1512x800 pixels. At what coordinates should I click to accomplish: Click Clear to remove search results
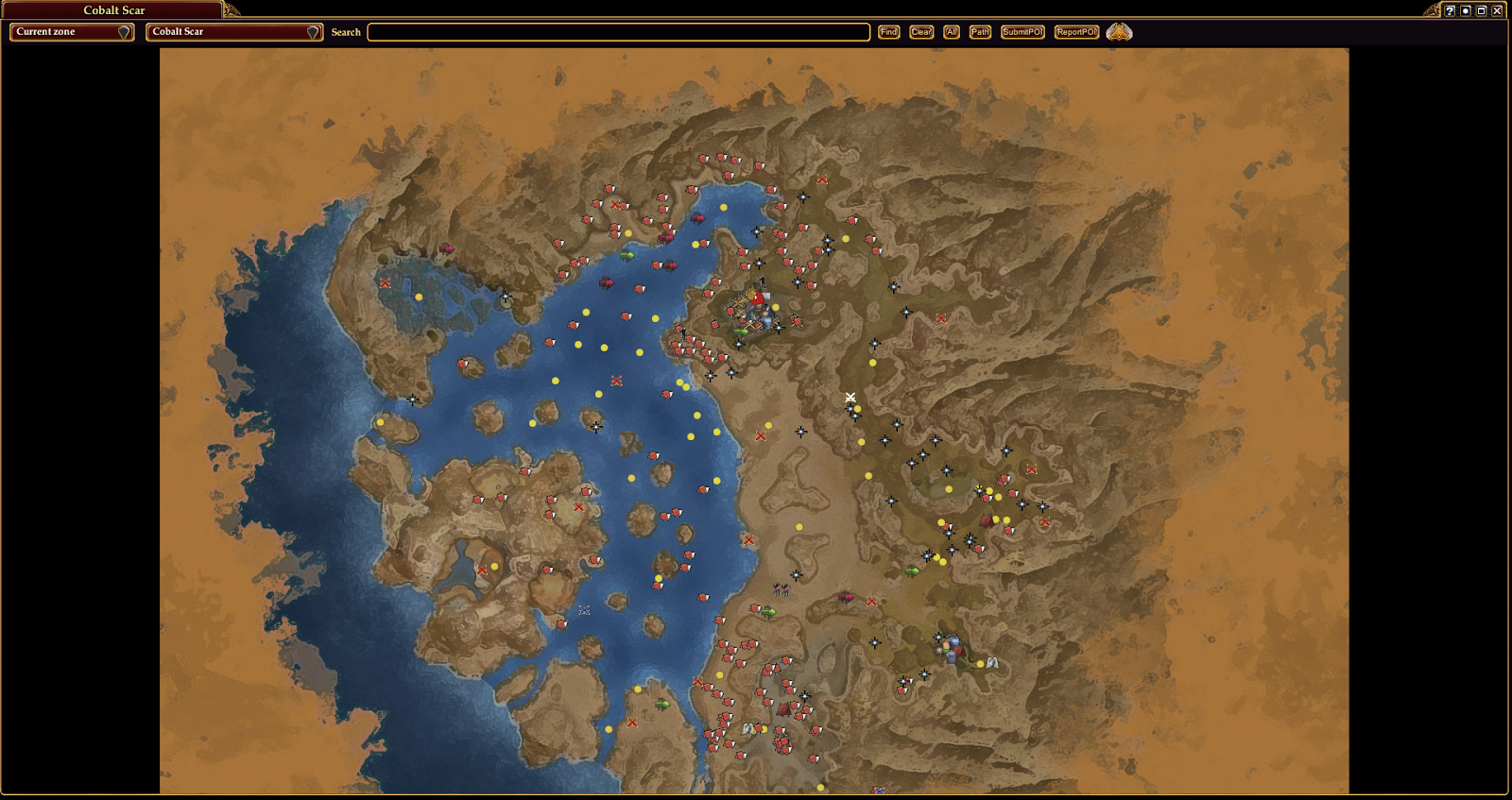click(920, 31)
